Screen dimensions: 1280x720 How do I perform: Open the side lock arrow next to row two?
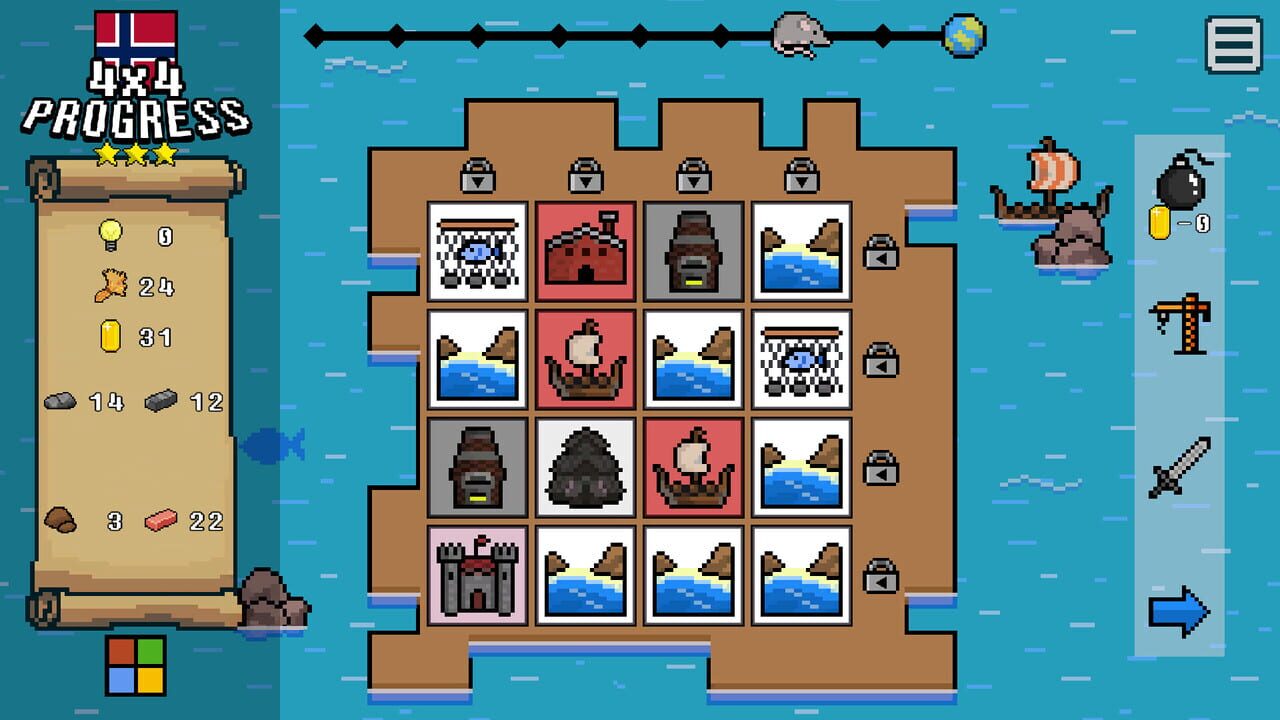coord(878,363)
